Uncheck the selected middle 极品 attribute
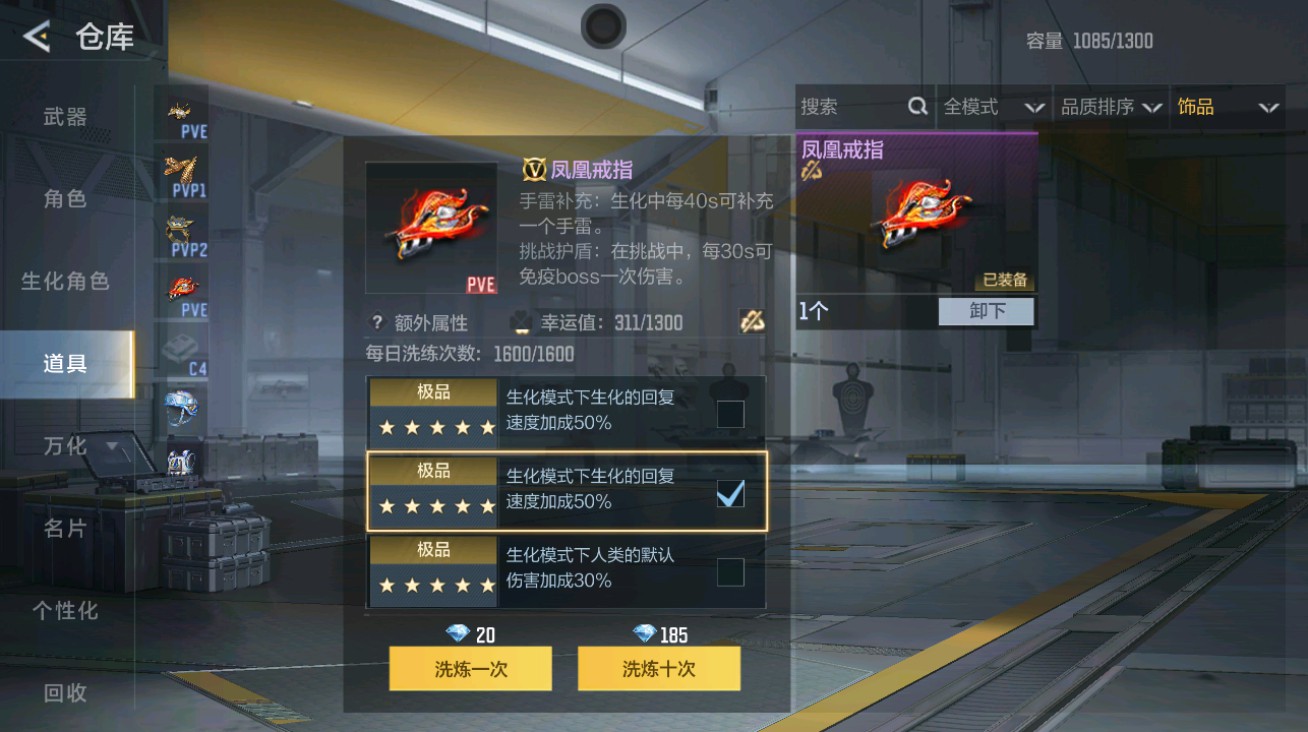 tap(731, 492)
